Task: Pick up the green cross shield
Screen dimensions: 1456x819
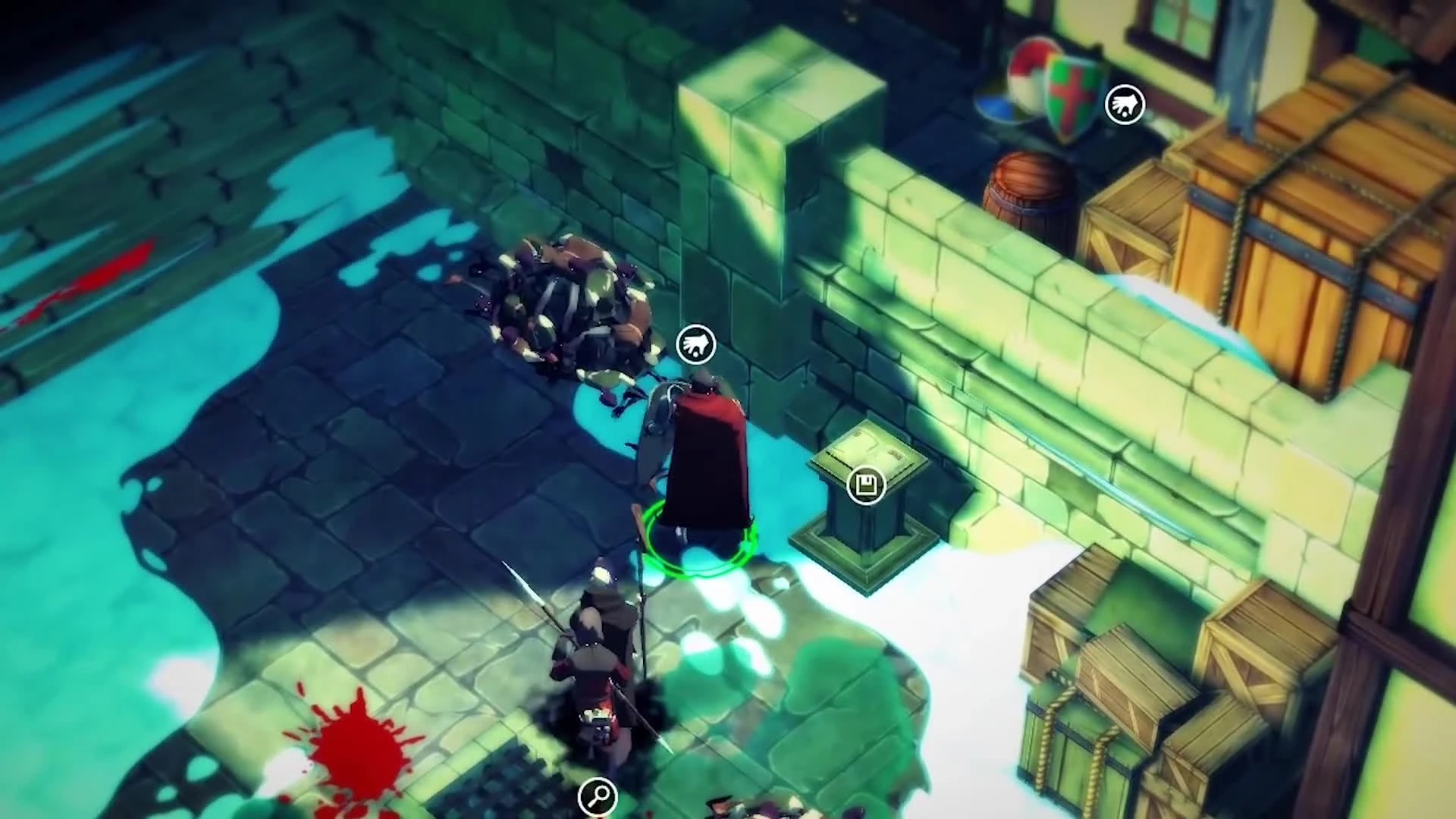Action: (x=1069, y=91)
